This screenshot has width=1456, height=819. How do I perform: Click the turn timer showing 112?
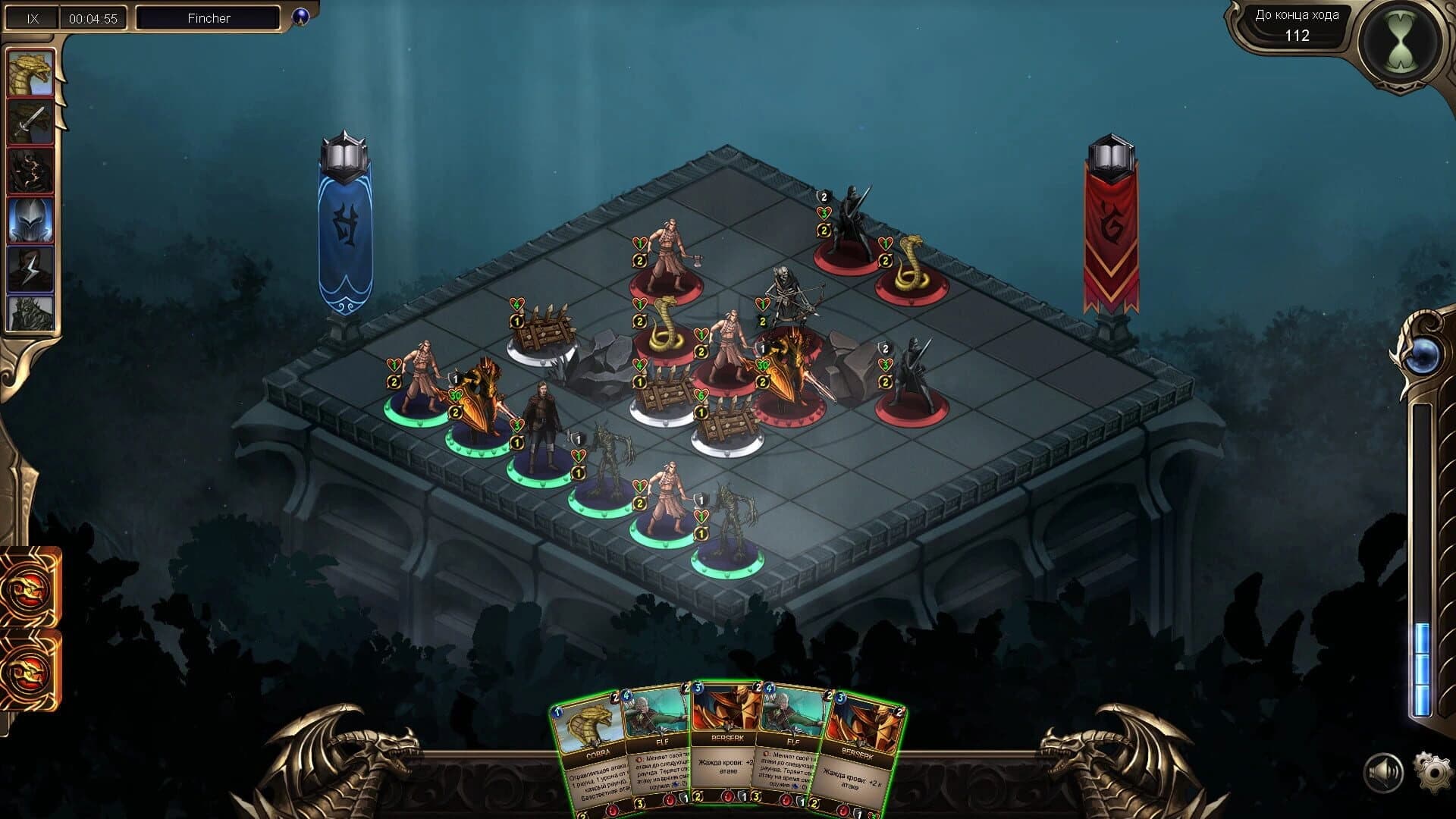1298,34
